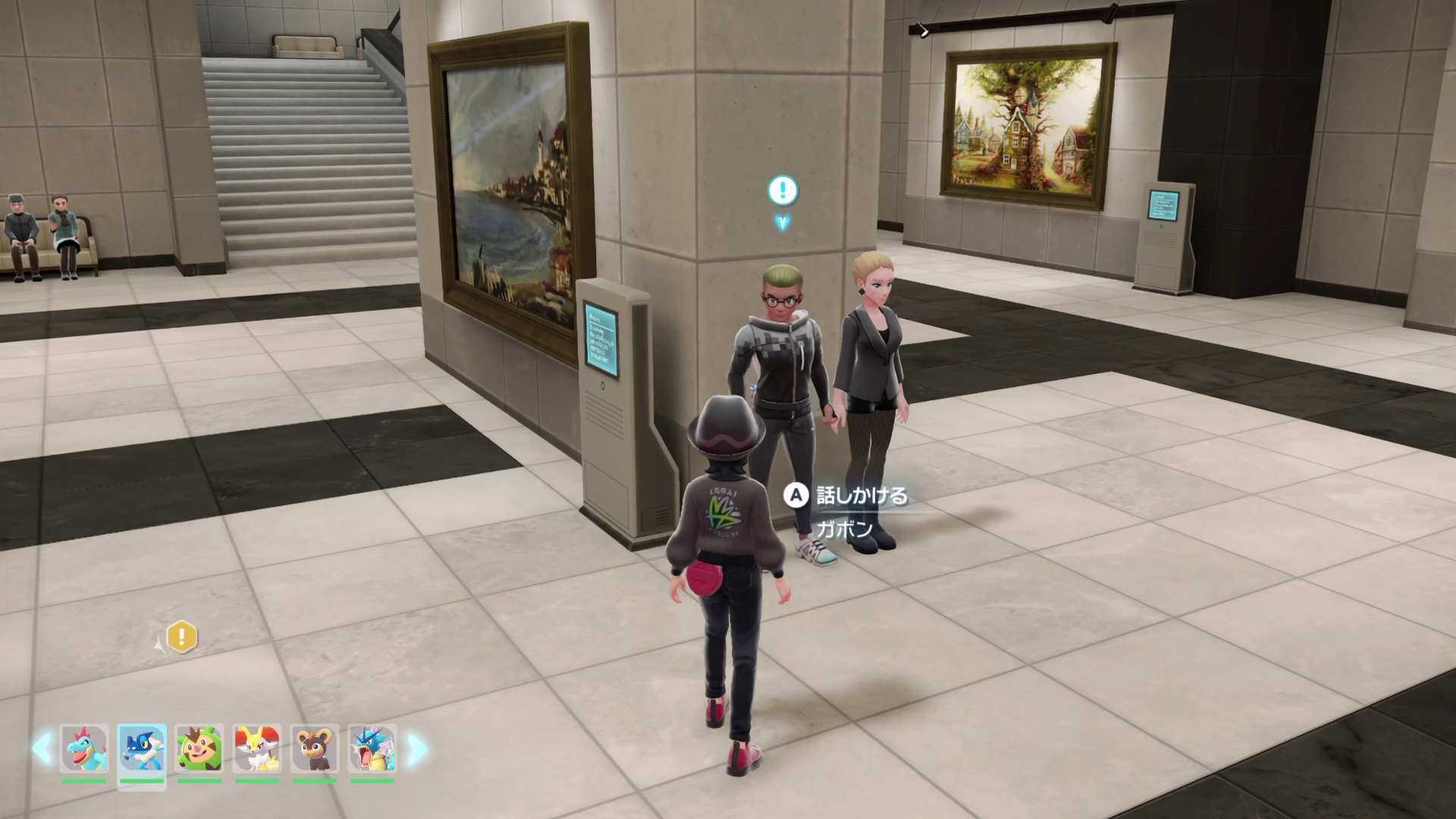Click the party bar's right arrow
Viewport: 1456px width, 819px height.
[x=416, y=748]
